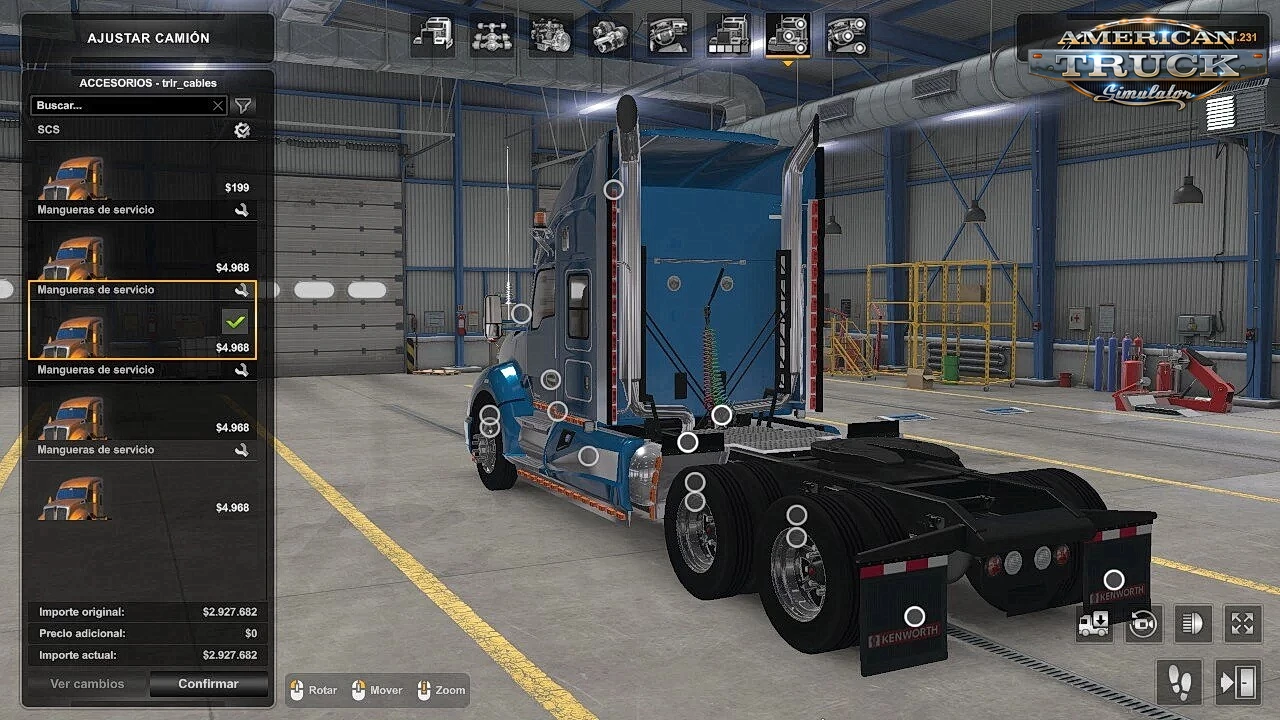The width and height of the screenshot is (1280, 720).
Task: Confirm the truck changes with Confirmar
Action: click(x=208, y=684)
